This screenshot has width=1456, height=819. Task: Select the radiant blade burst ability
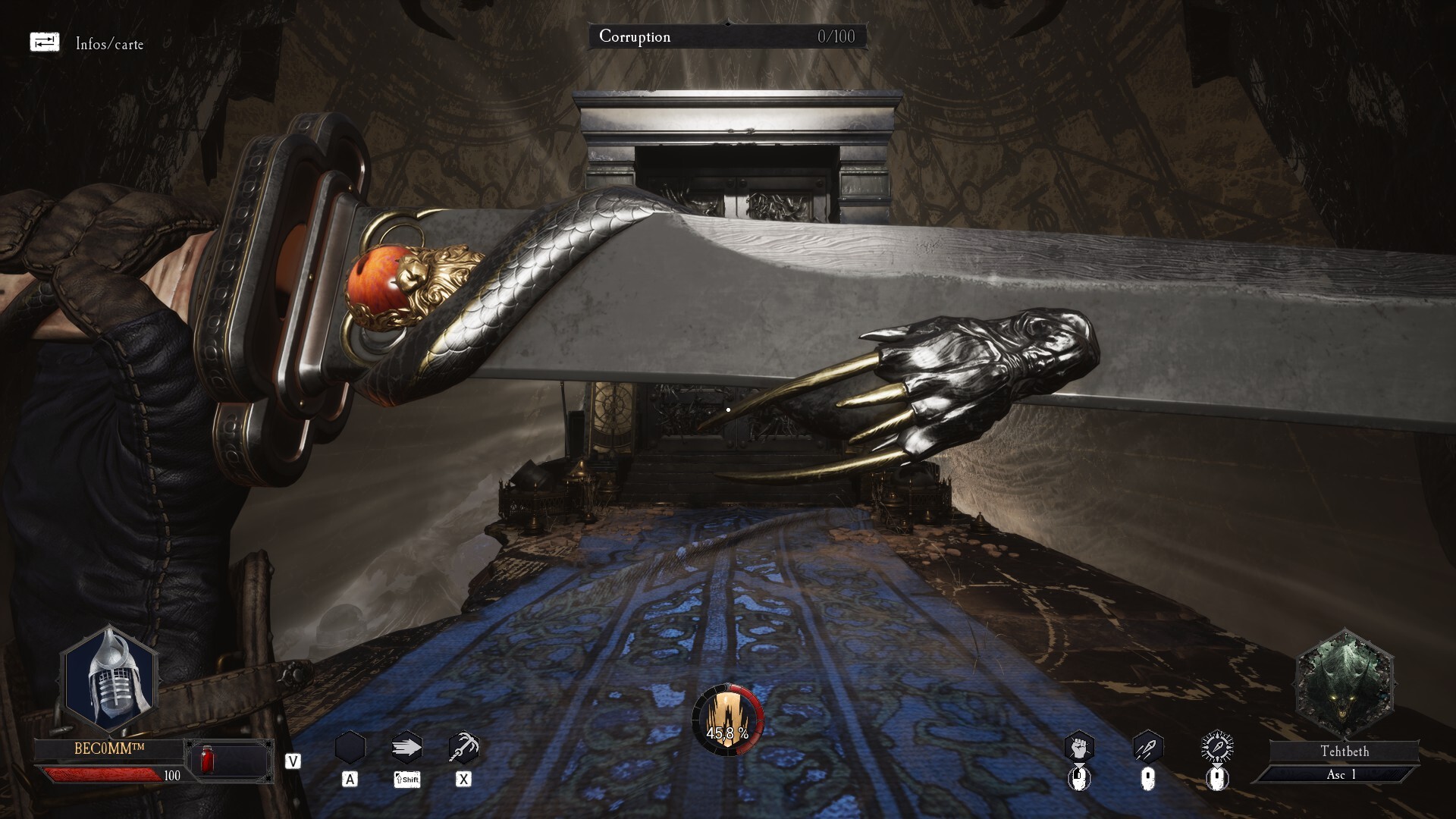1217,747
